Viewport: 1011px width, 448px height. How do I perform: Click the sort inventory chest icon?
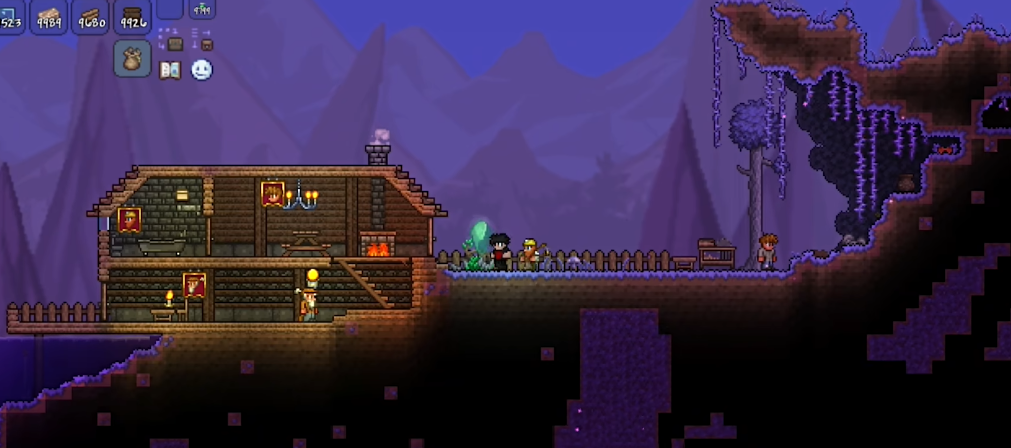point(204,41)
